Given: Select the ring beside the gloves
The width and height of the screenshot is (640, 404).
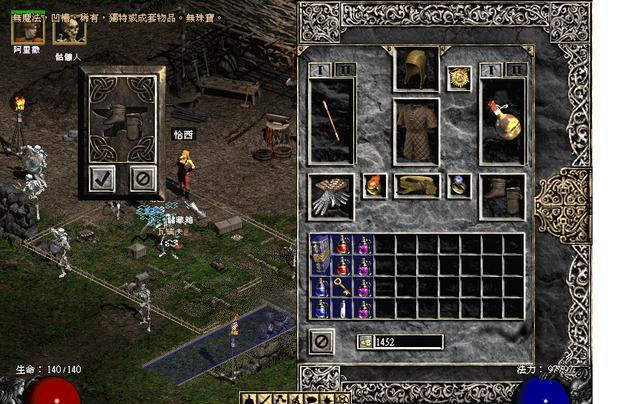Looking at the screenshot, I should point(375,185).
